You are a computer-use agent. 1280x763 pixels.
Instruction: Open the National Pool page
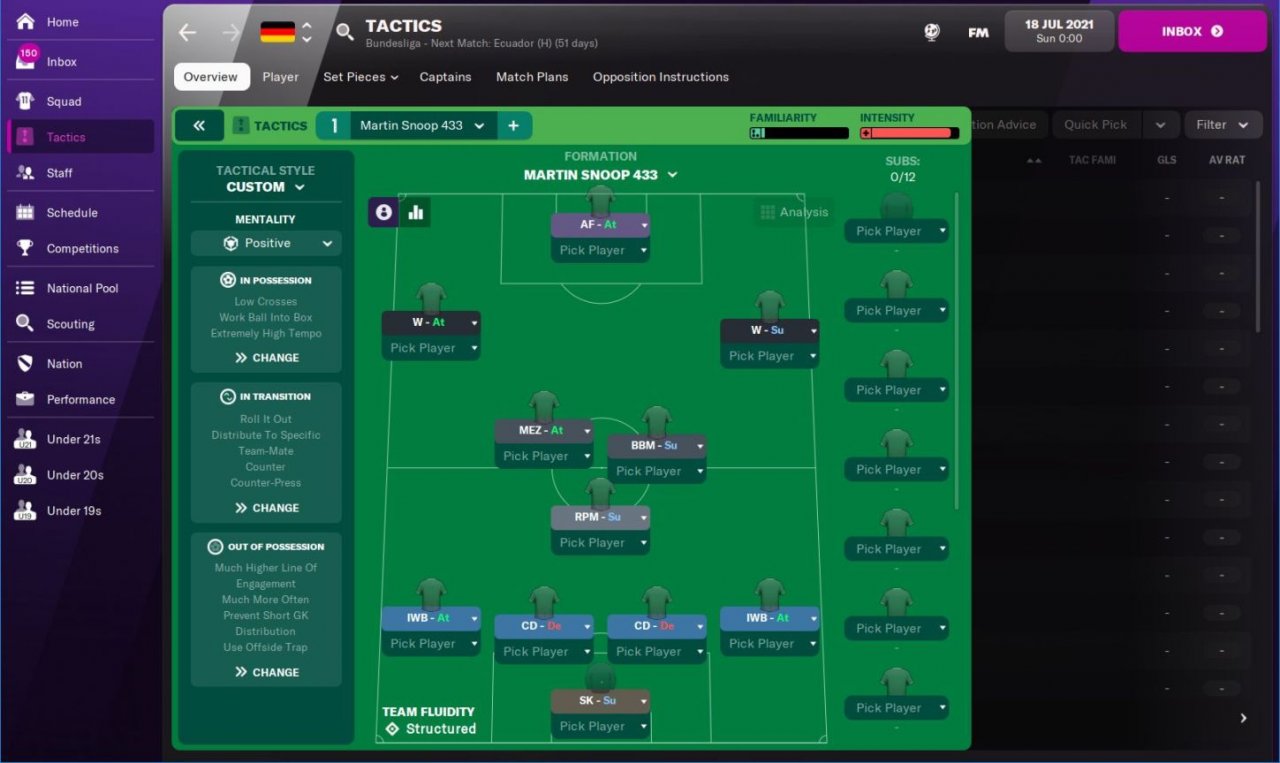[x=82, y=288]
